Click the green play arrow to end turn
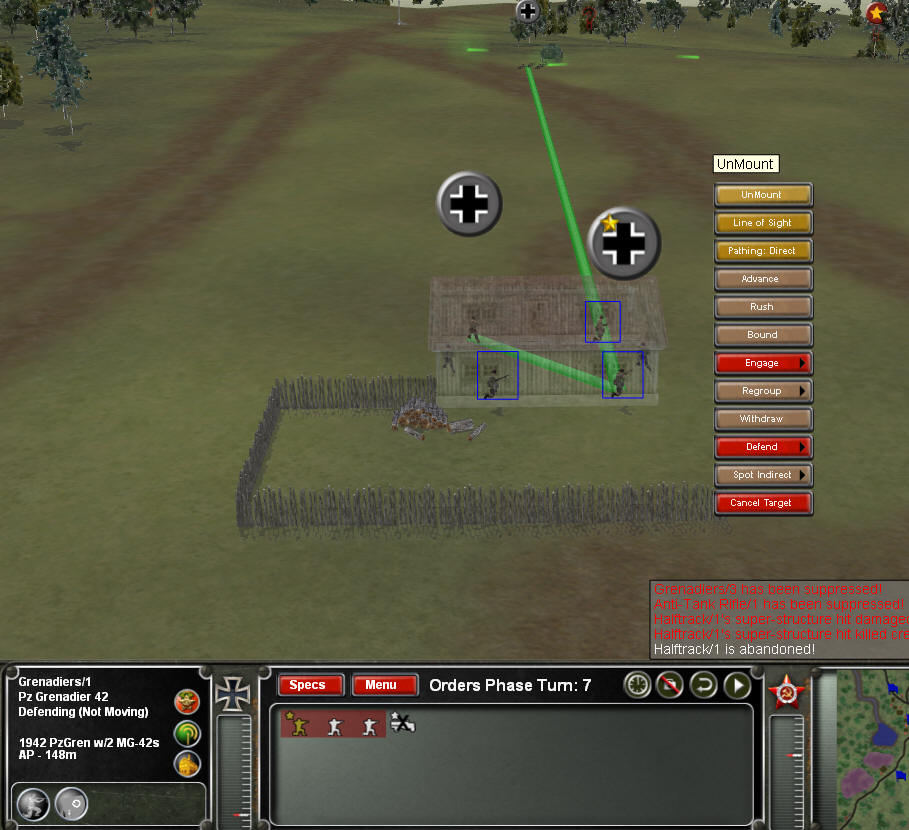This screenshot has width=909, height=830. tap(738, 685)
